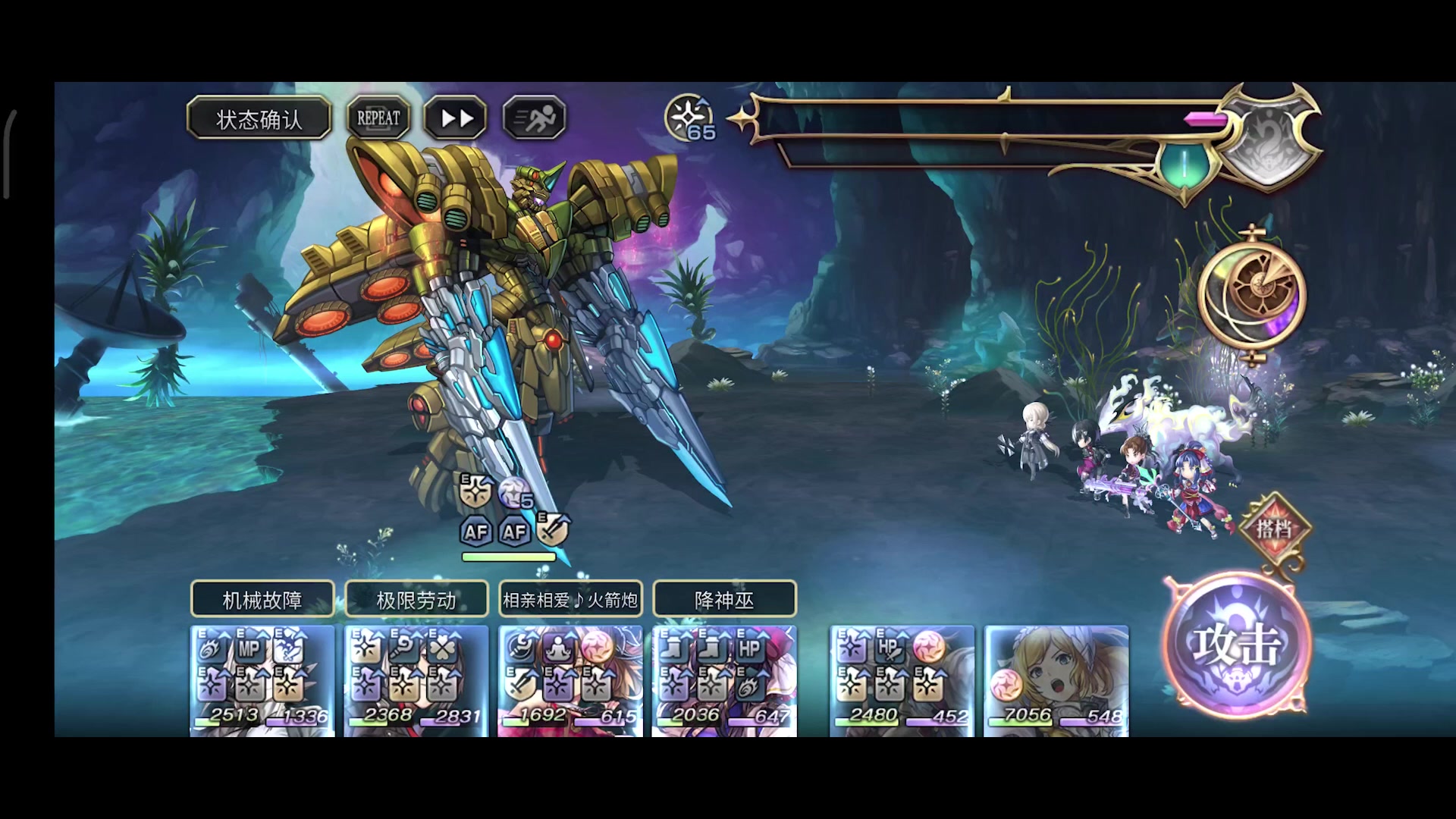Viewport: 1456px width, 819px height.
Task: Tap the enemy's AF status icon
Action: point(476,532)
